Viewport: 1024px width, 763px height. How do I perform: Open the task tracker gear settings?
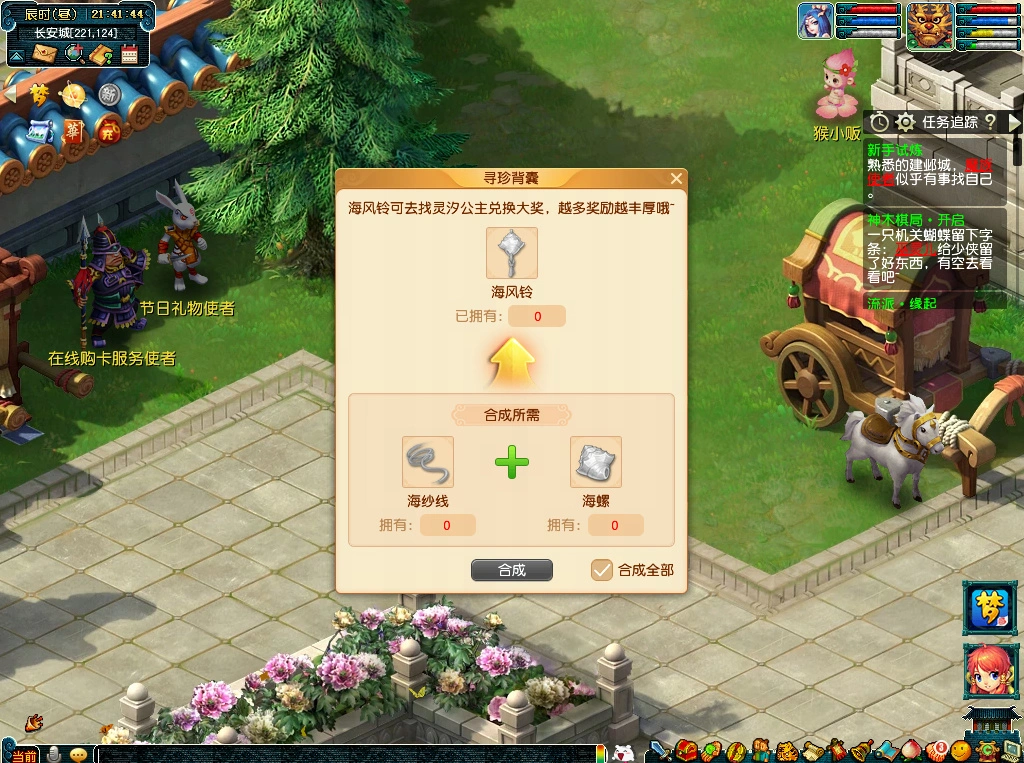pyautogui.click(x=905, y=122)
